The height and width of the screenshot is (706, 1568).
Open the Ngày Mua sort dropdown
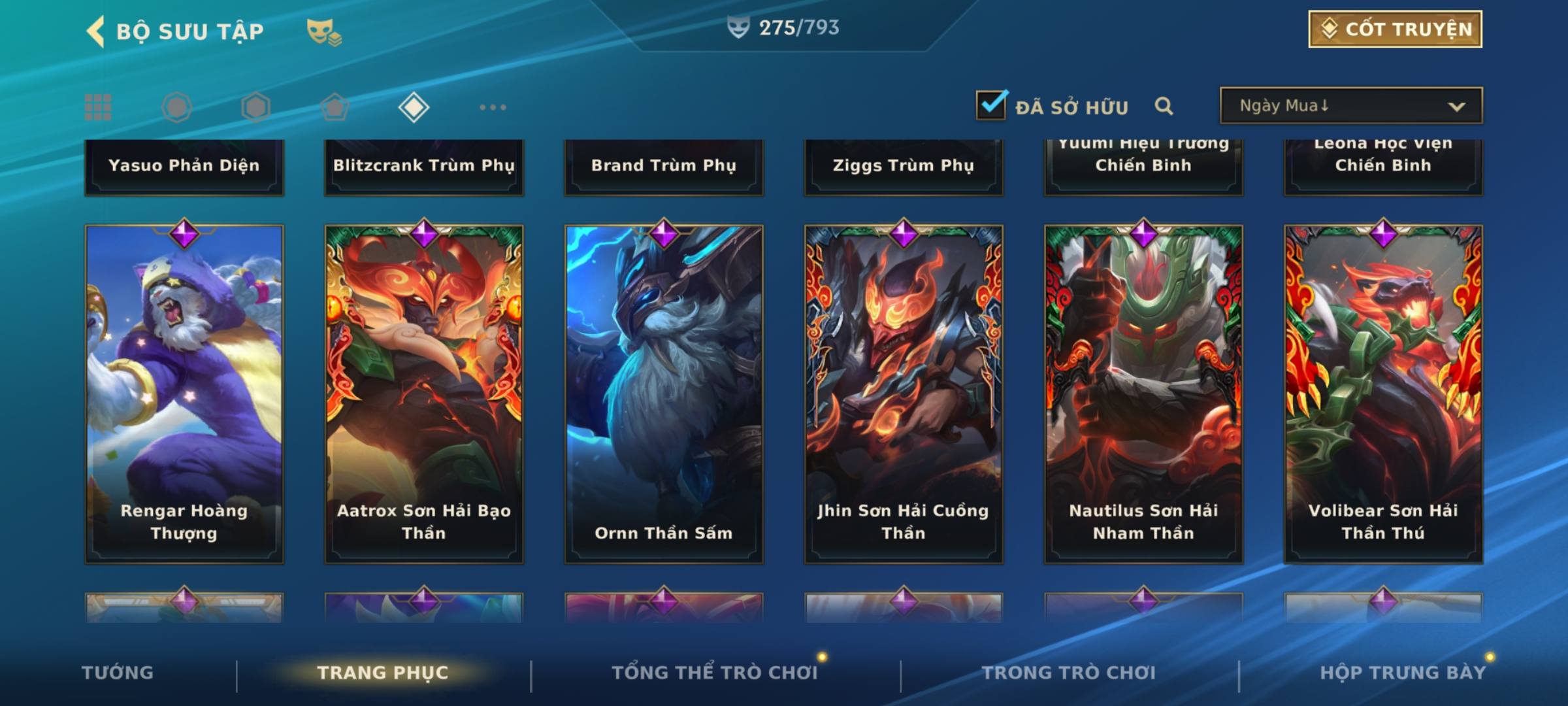(x=1350, y=106)
